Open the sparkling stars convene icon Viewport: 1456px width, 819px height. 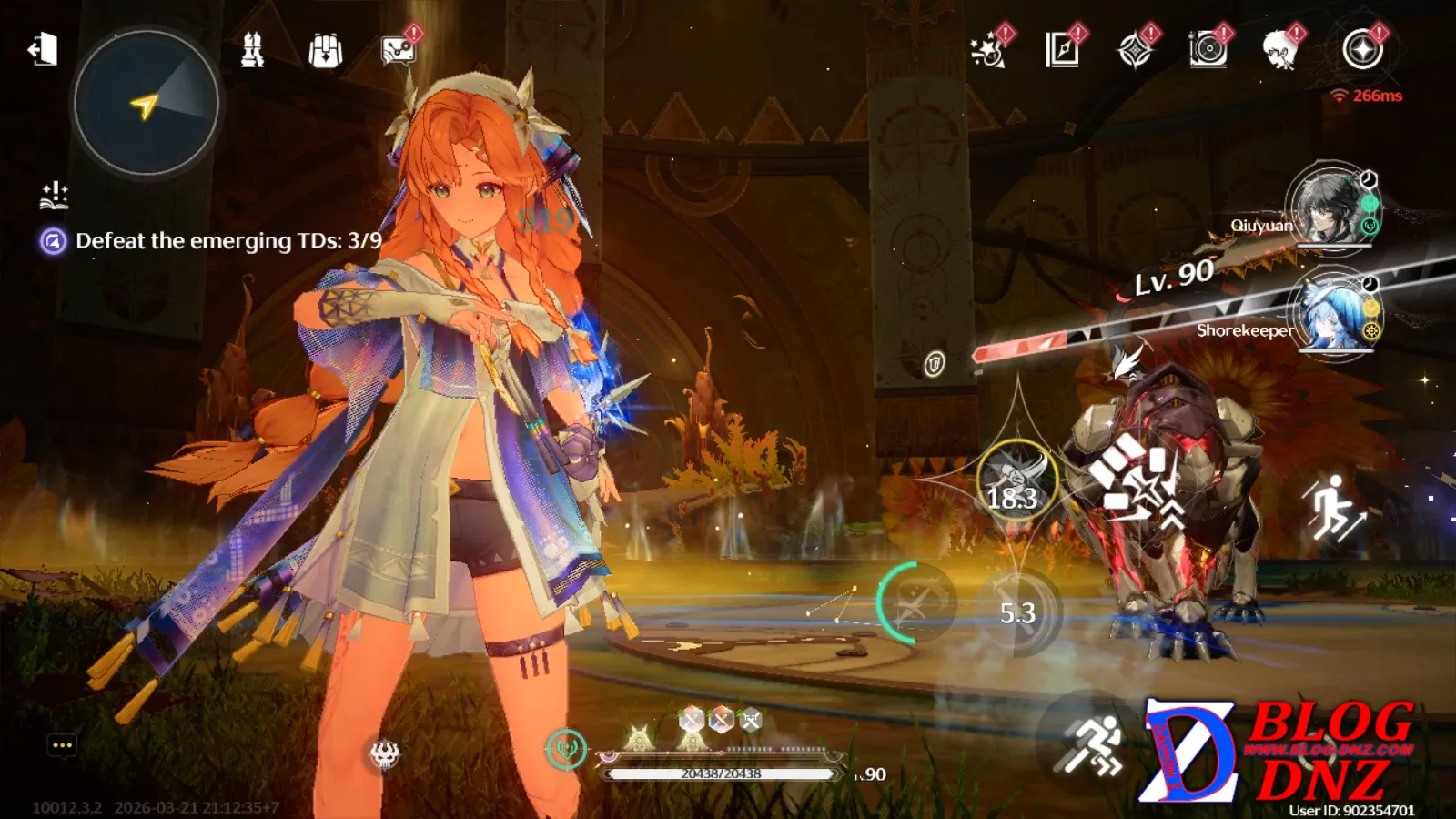tap(987, 50)
